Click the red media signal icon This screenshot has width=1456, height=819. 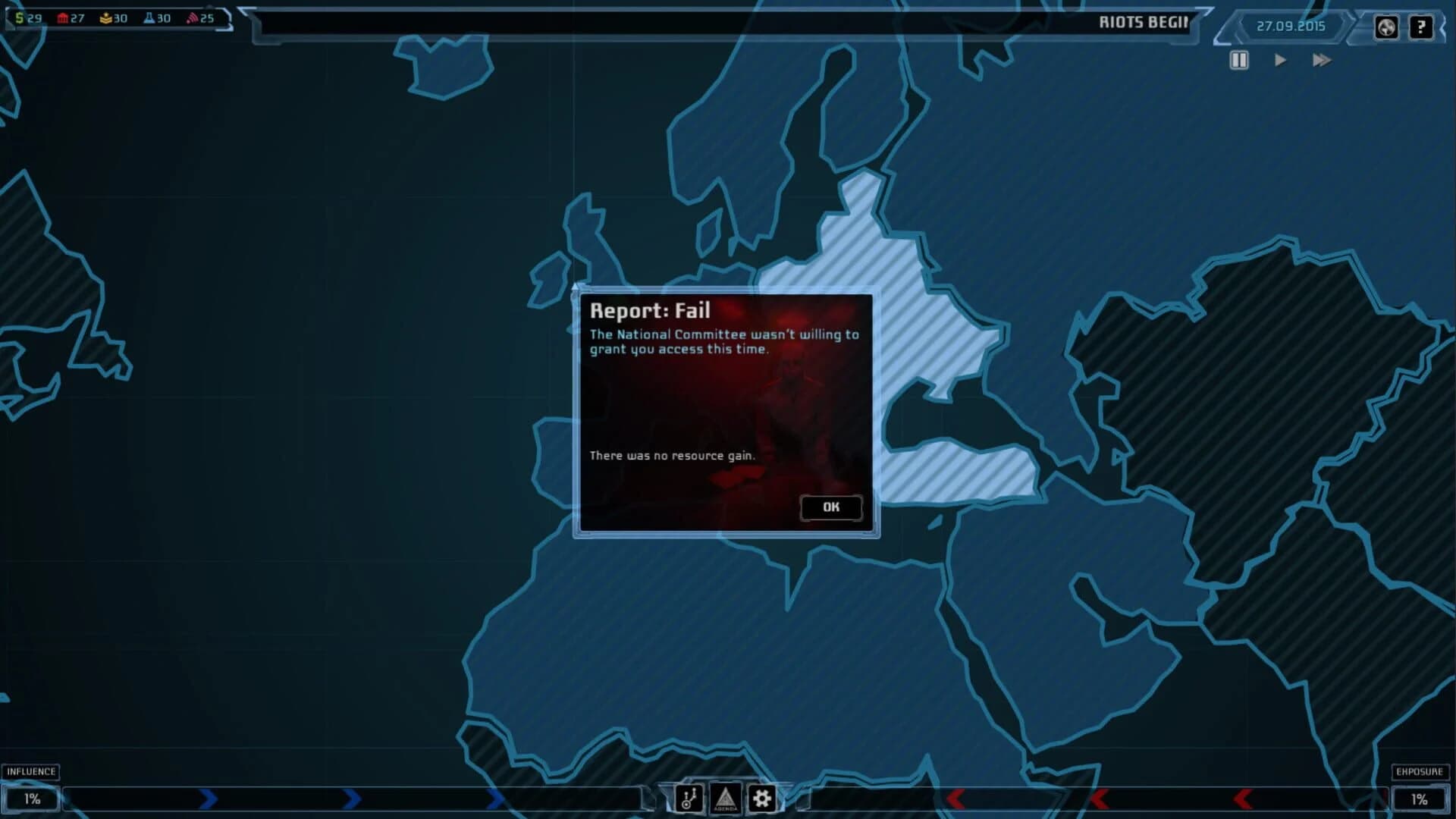tap(193, 17)
